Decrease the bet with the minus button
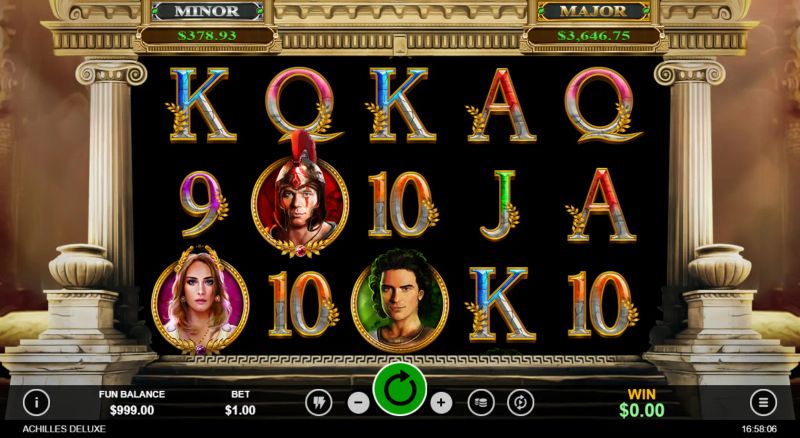Image resolution: width=800 pixels, height=438 pixels. tap(358, 402)
